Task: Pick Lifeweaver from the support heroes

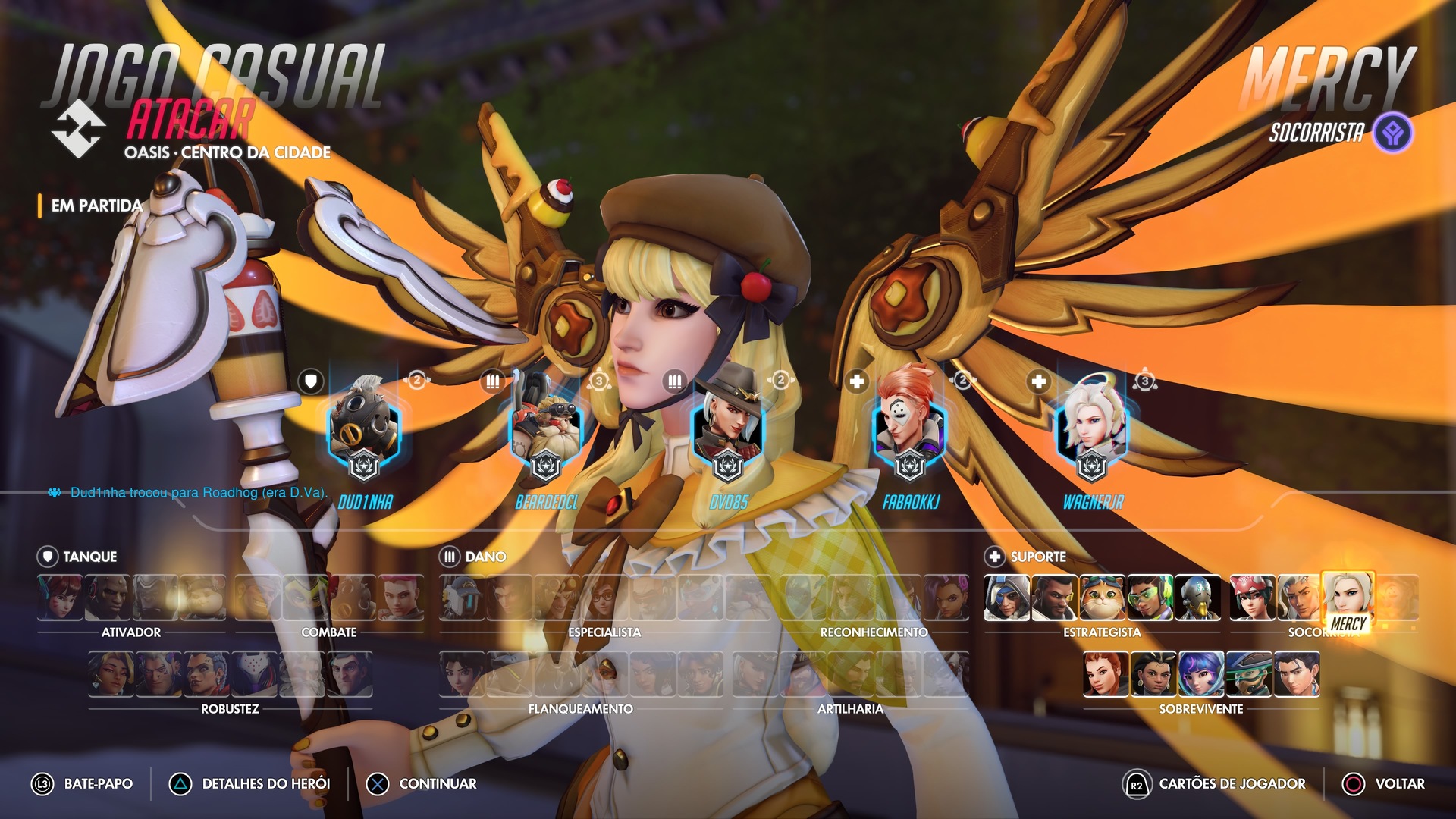Action: (x=1300, y=598)
